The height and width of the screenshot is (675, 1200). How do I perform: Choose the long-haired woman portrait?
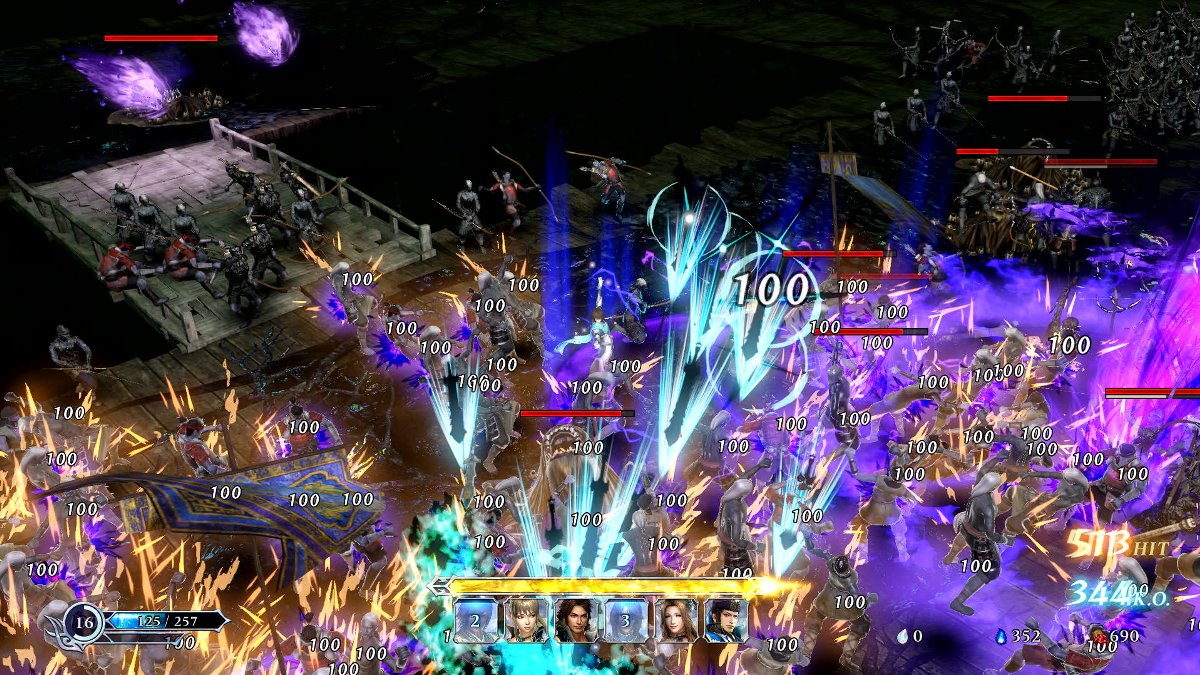point(676,620)
